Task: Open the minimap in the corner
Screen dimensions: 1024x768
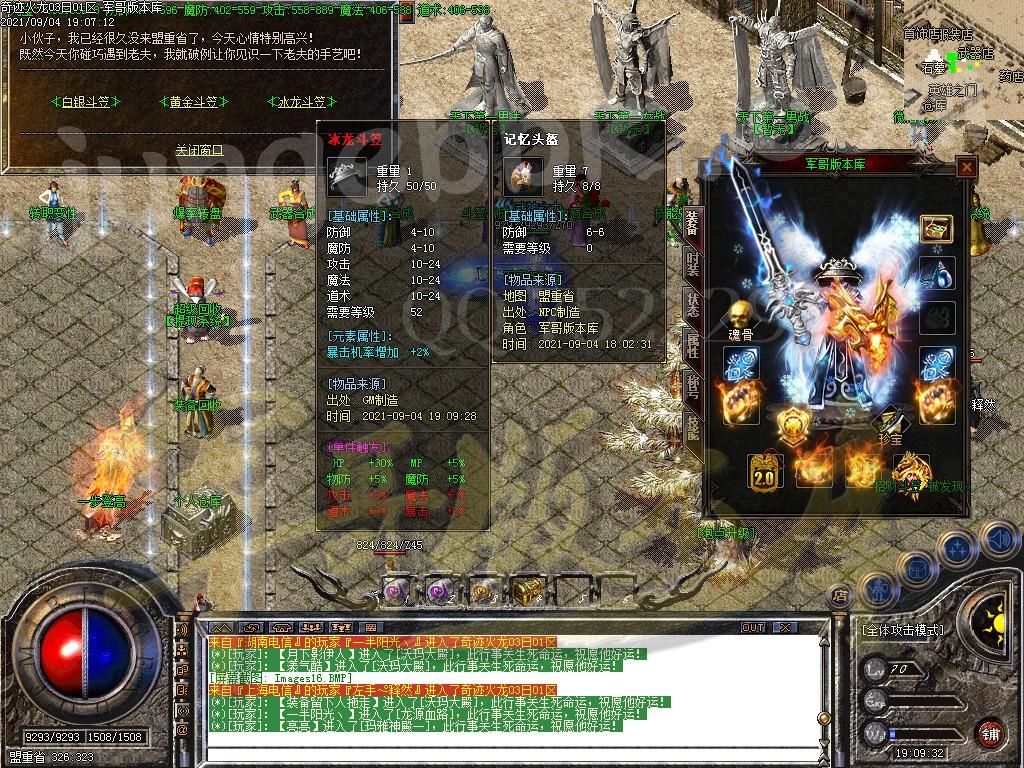Action: [962, 62]
